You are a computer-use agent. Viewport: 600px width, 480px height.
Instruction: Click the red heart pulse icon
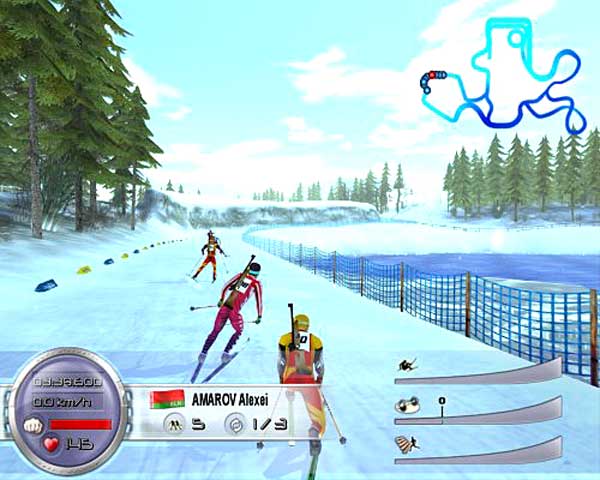pos(50,445)
